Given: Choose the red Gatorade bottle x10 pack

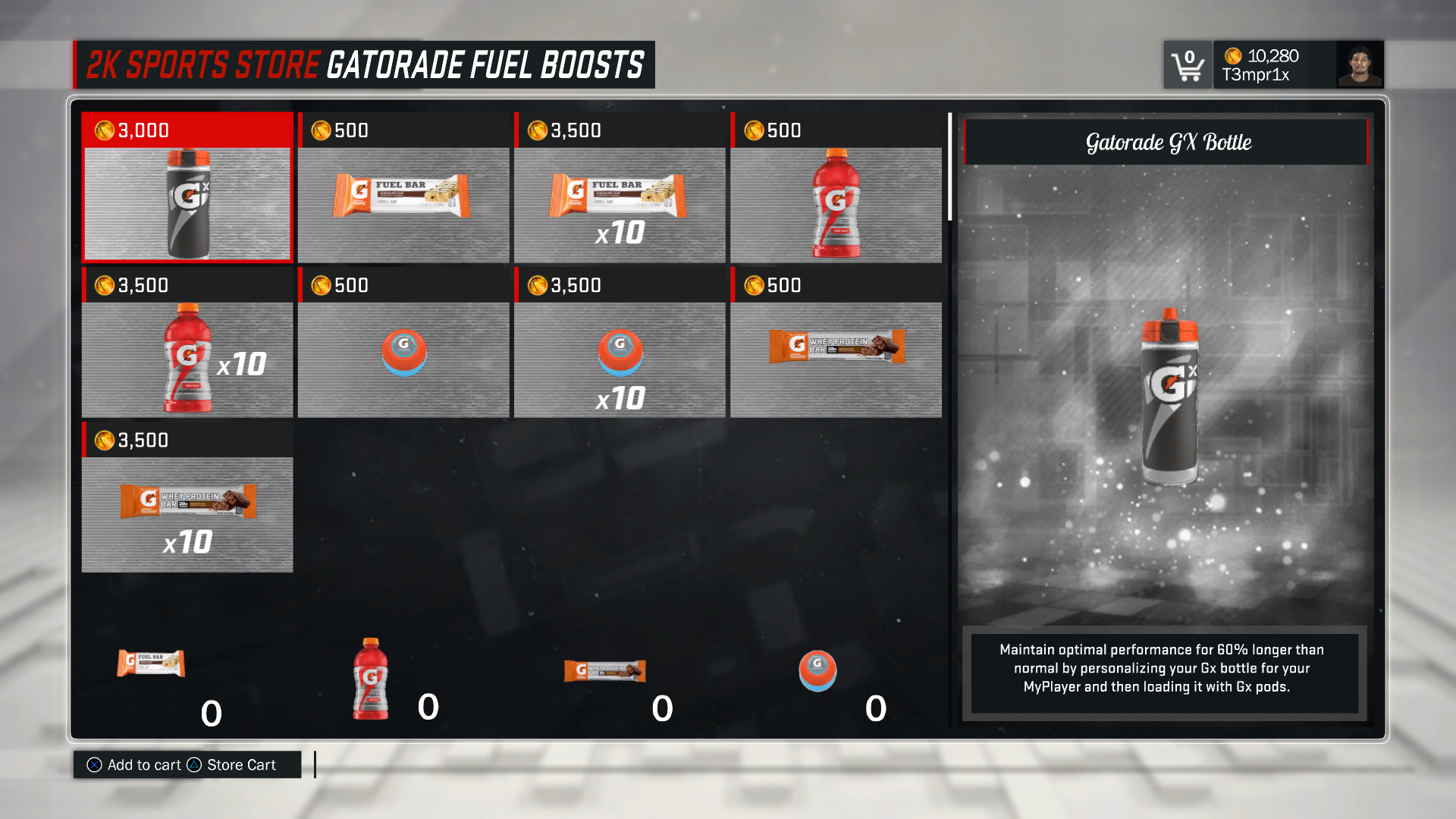Looking at the screenshot, I should (x=187, y=343).
